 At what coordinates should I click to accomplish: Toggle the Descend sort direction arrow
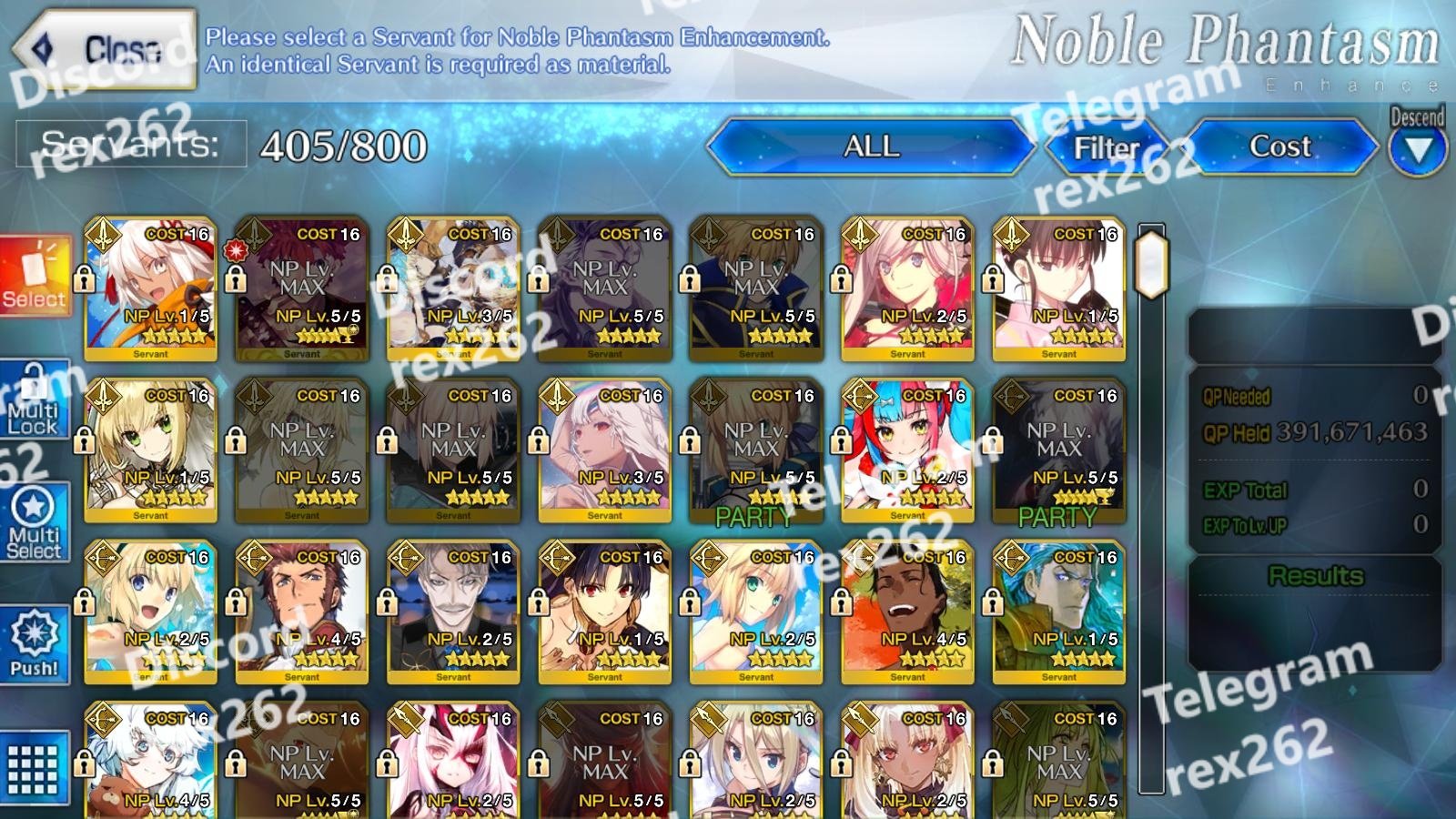(x=1418, y=147)
